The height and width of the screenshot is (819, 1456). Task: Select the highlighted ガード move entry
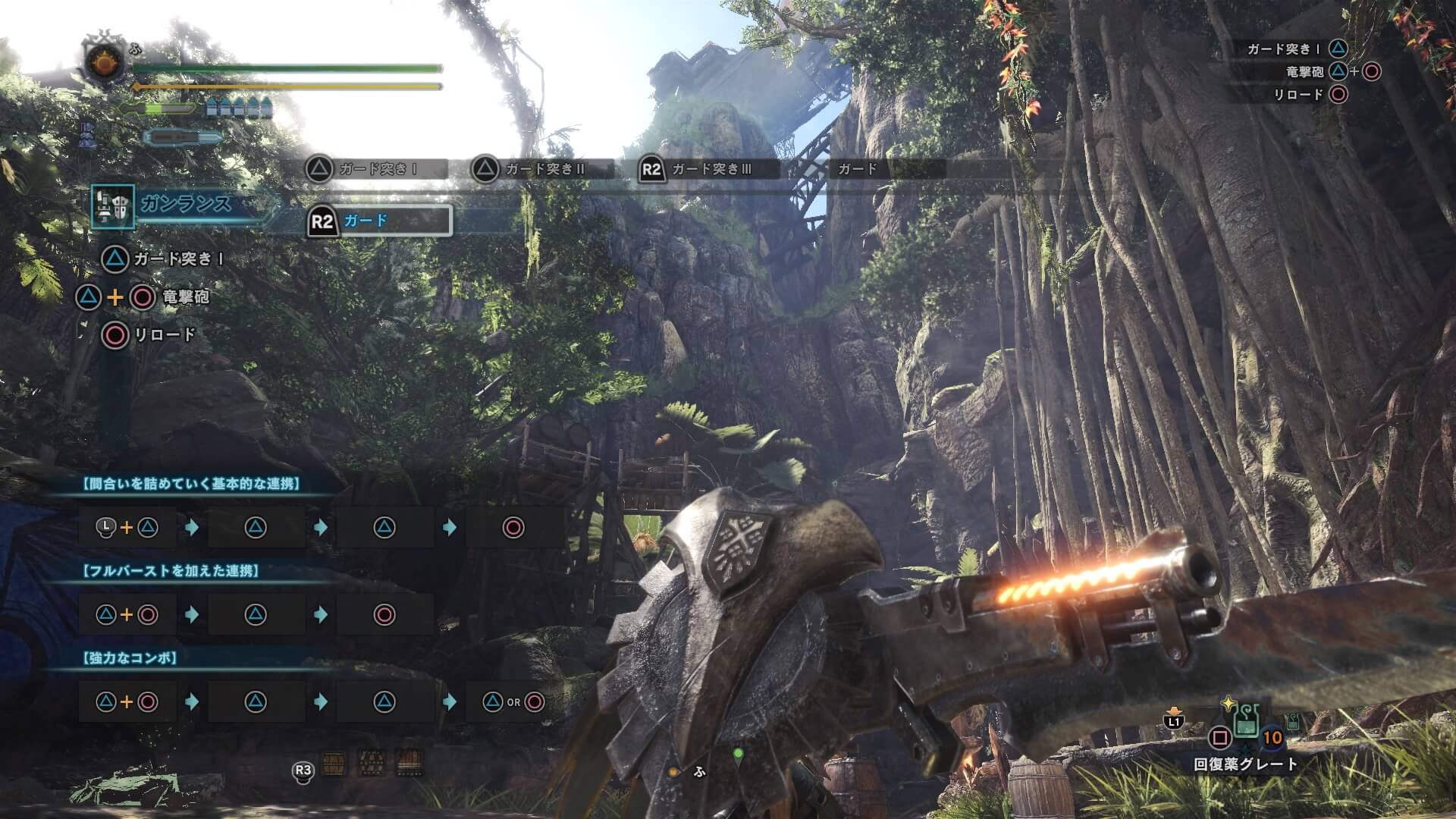tap(379, 221)
